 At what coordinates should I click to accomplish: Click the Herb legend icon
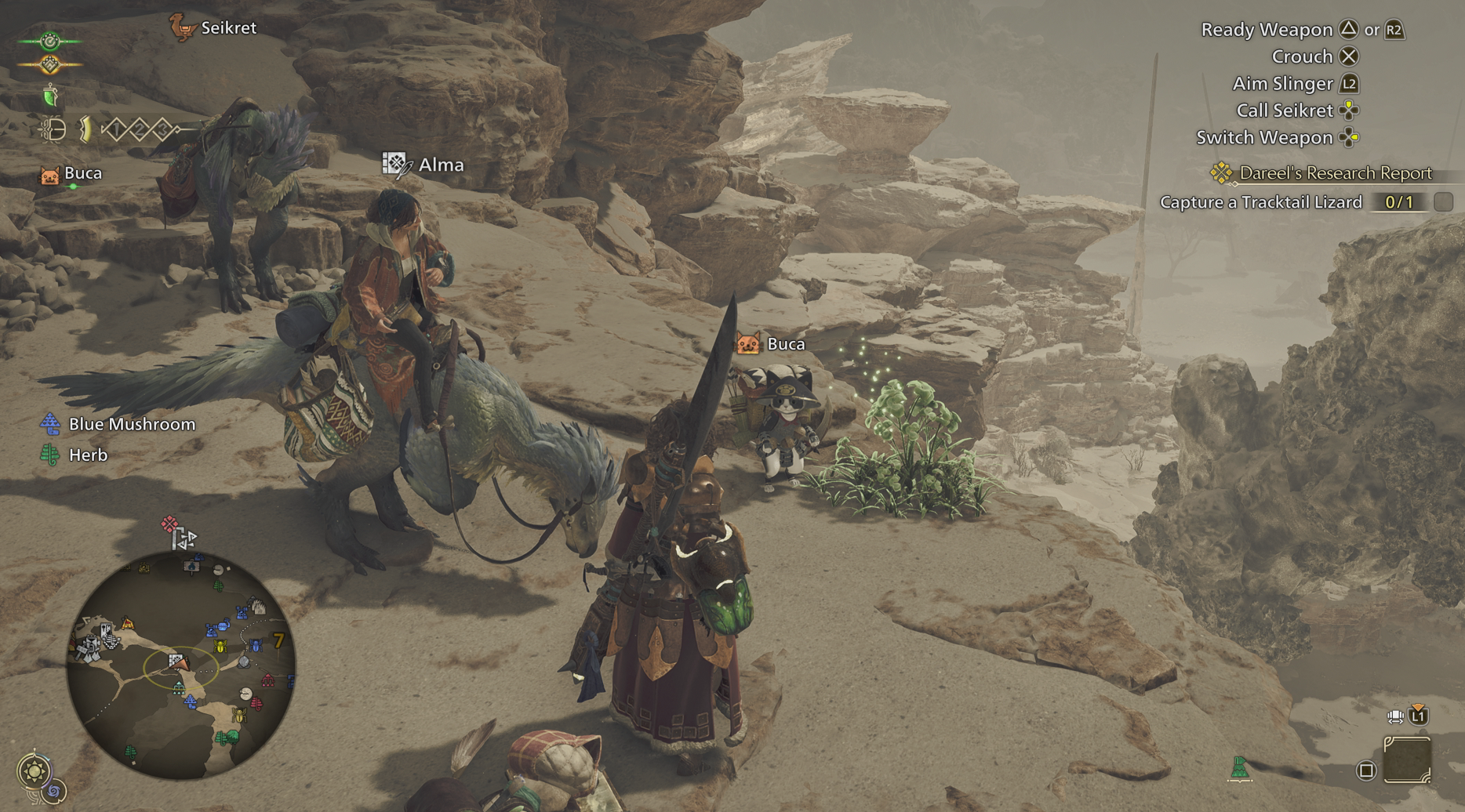point(50,455)
